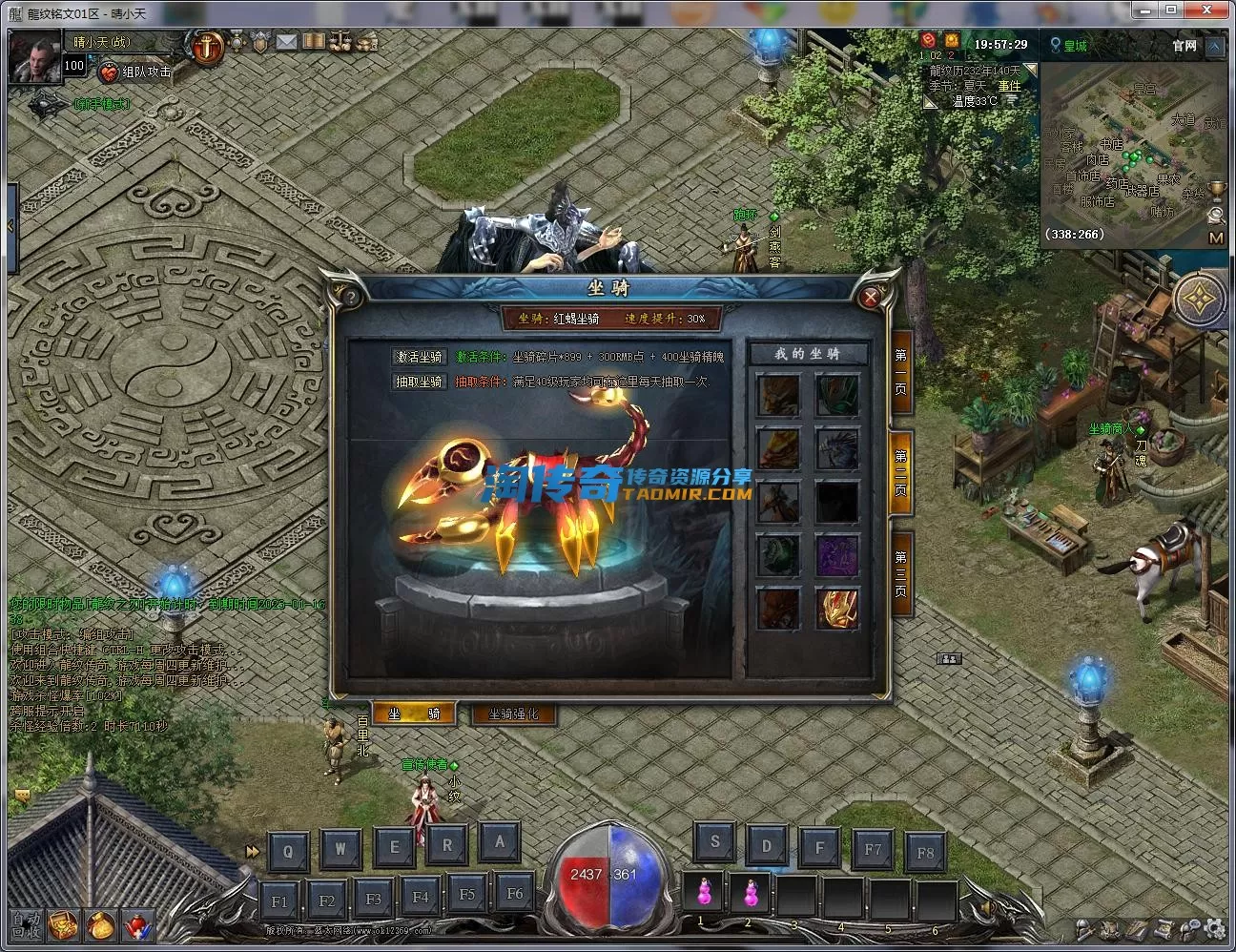Open settings gear in bottom-right corner
The image size is (1236, 952).
(x=1213, y=927)
